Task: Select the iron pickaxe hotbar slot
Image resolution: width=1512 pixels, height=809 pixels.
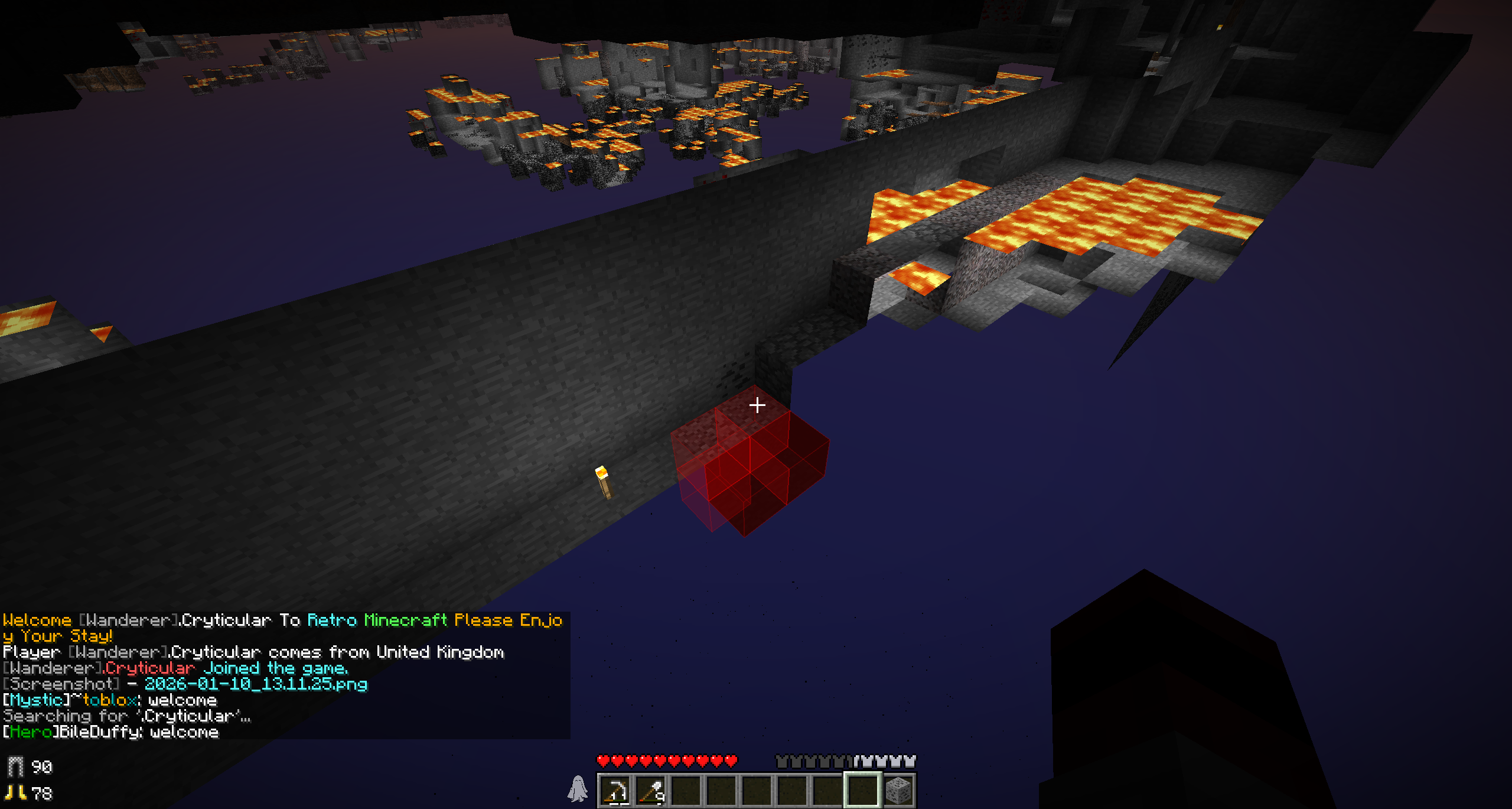Action: (615, 791)
